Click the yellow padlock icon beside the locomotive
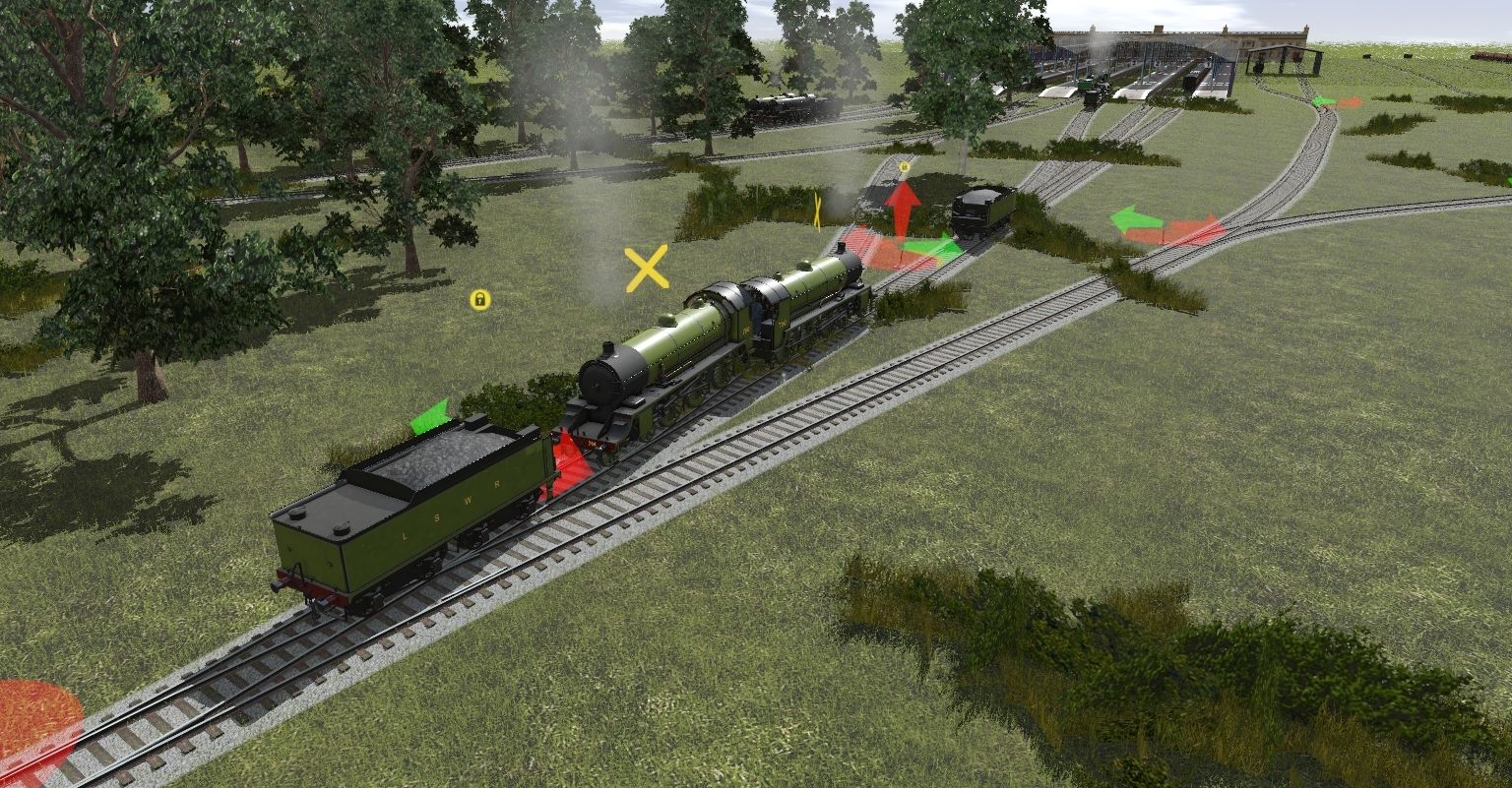The image size is (1512, 788). pos(479,301)
